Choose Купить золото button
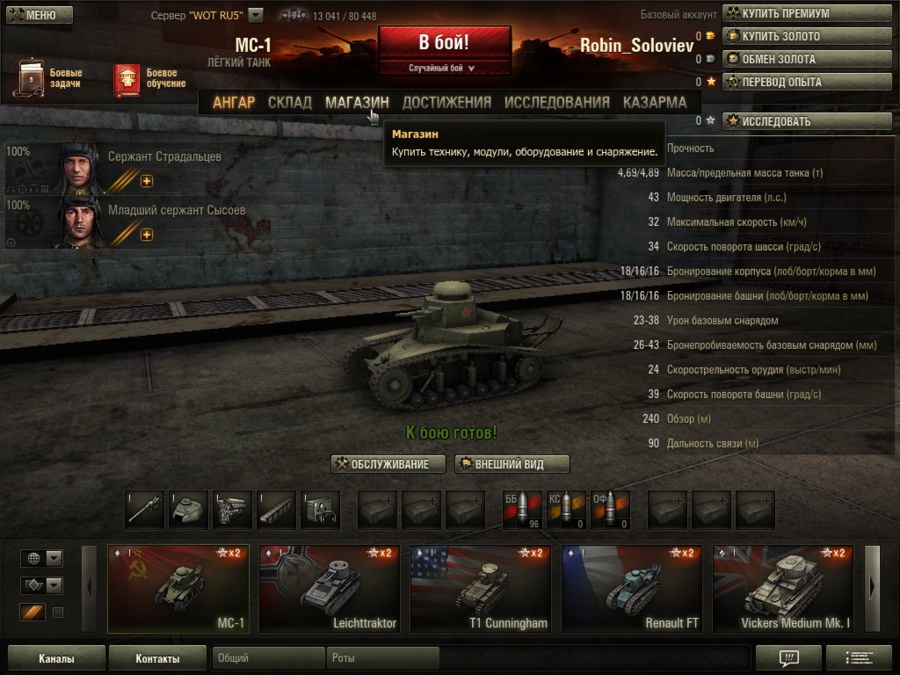Screen dimensions: 900x675 (x=807, y=36)
